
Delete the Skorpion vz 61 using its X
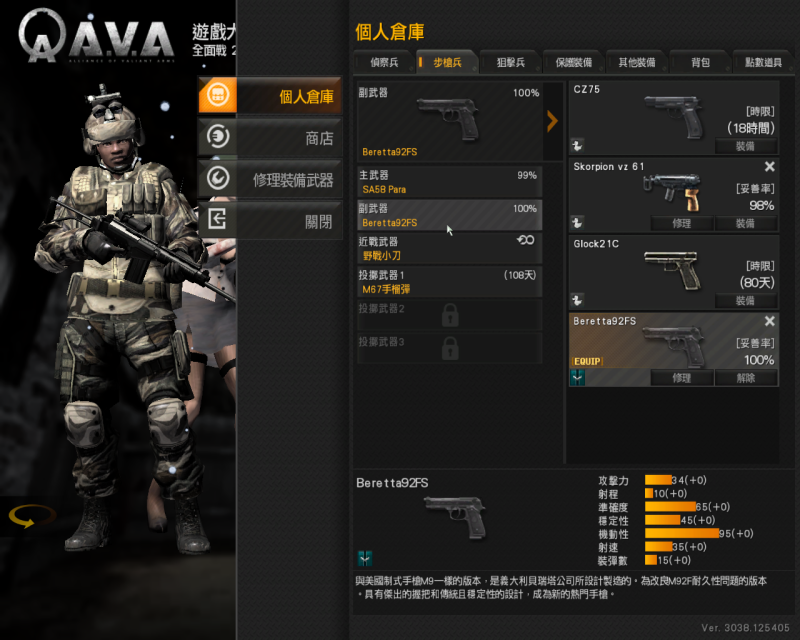[x=769, y=167]
